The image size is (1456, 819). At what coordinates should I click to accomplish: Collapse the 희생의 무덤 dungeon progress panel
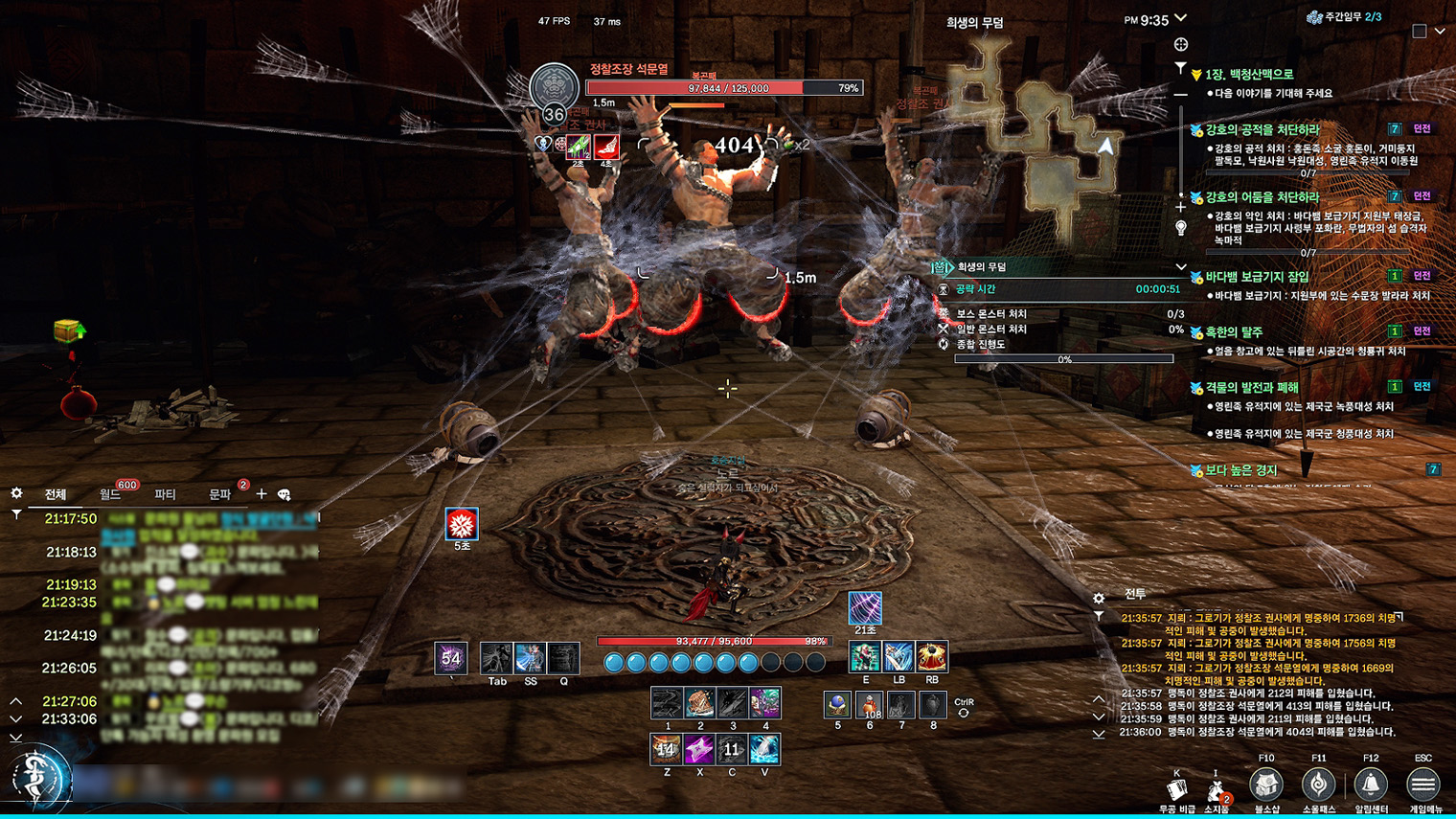(x=1180, y=267)
